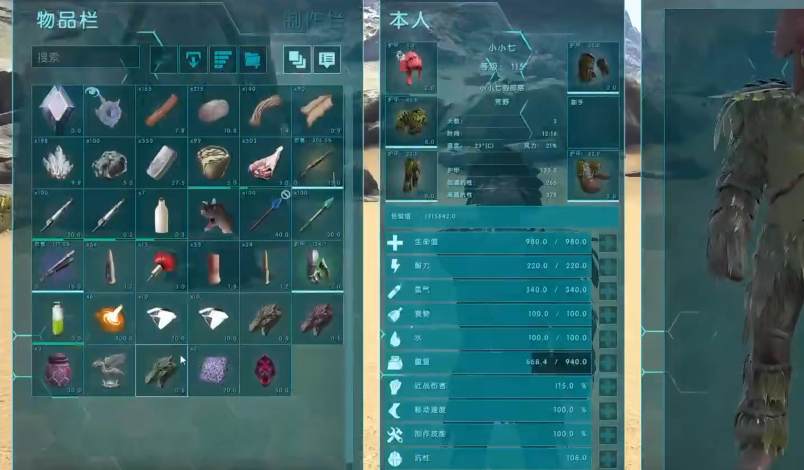Click the equipped red helmet slot
This screenshot has width=804, height=470.
tap(411, 69)
